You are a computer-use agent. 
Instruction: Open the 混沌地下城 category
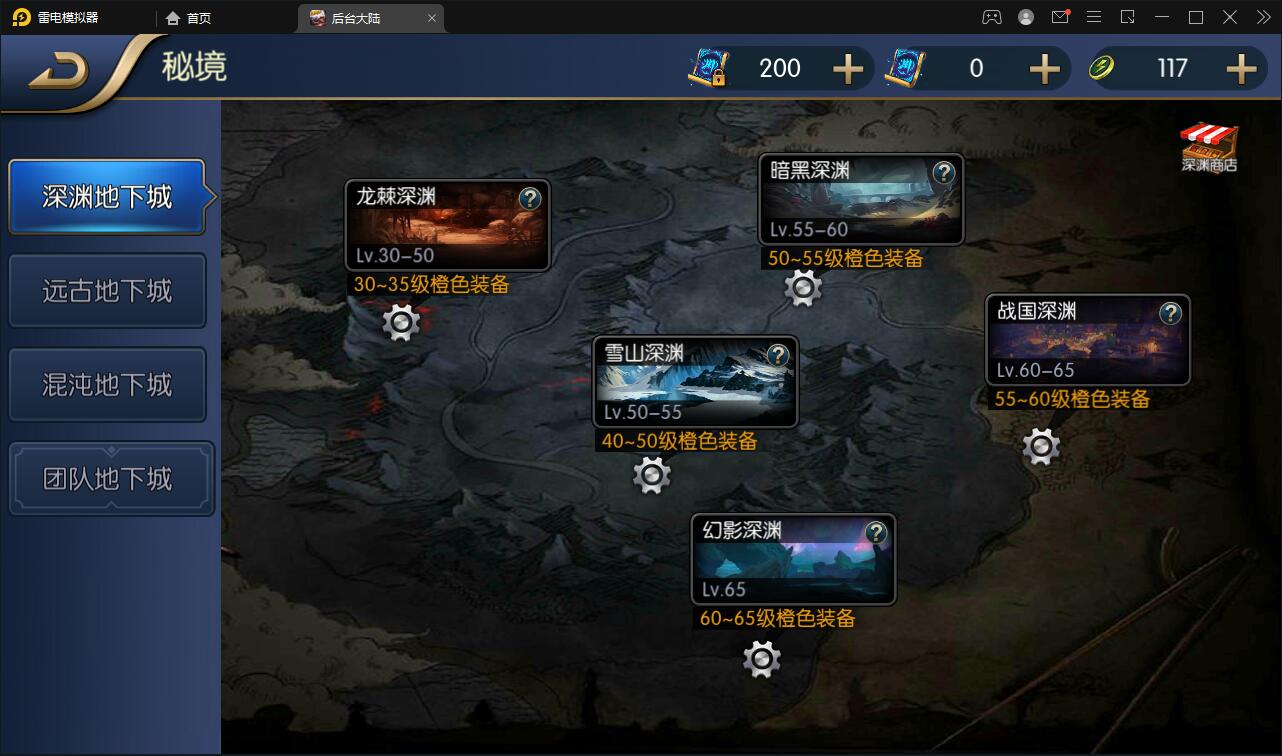(107, 384)
